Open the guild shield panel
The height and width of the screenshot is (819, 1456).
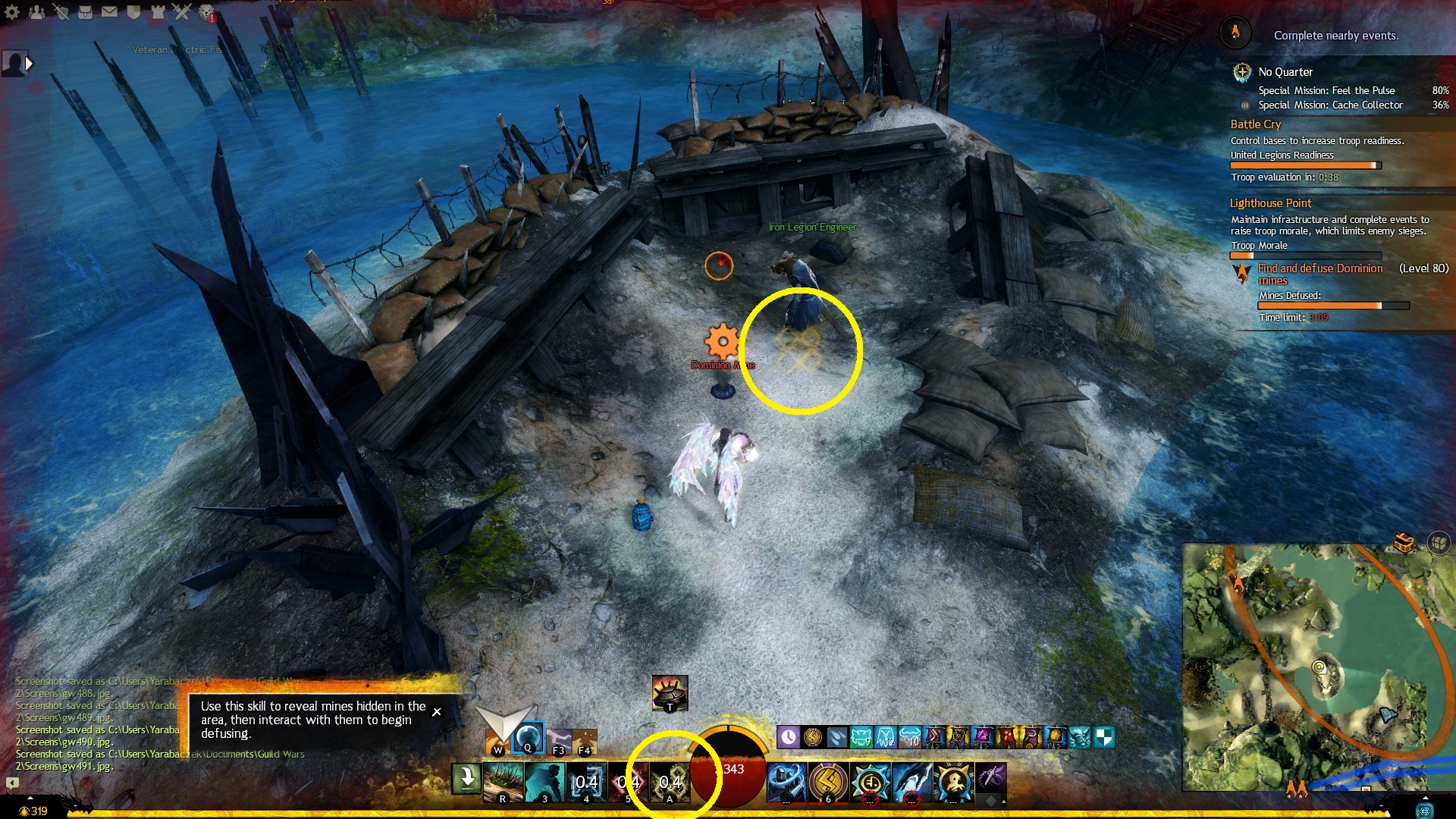(133, 11)
